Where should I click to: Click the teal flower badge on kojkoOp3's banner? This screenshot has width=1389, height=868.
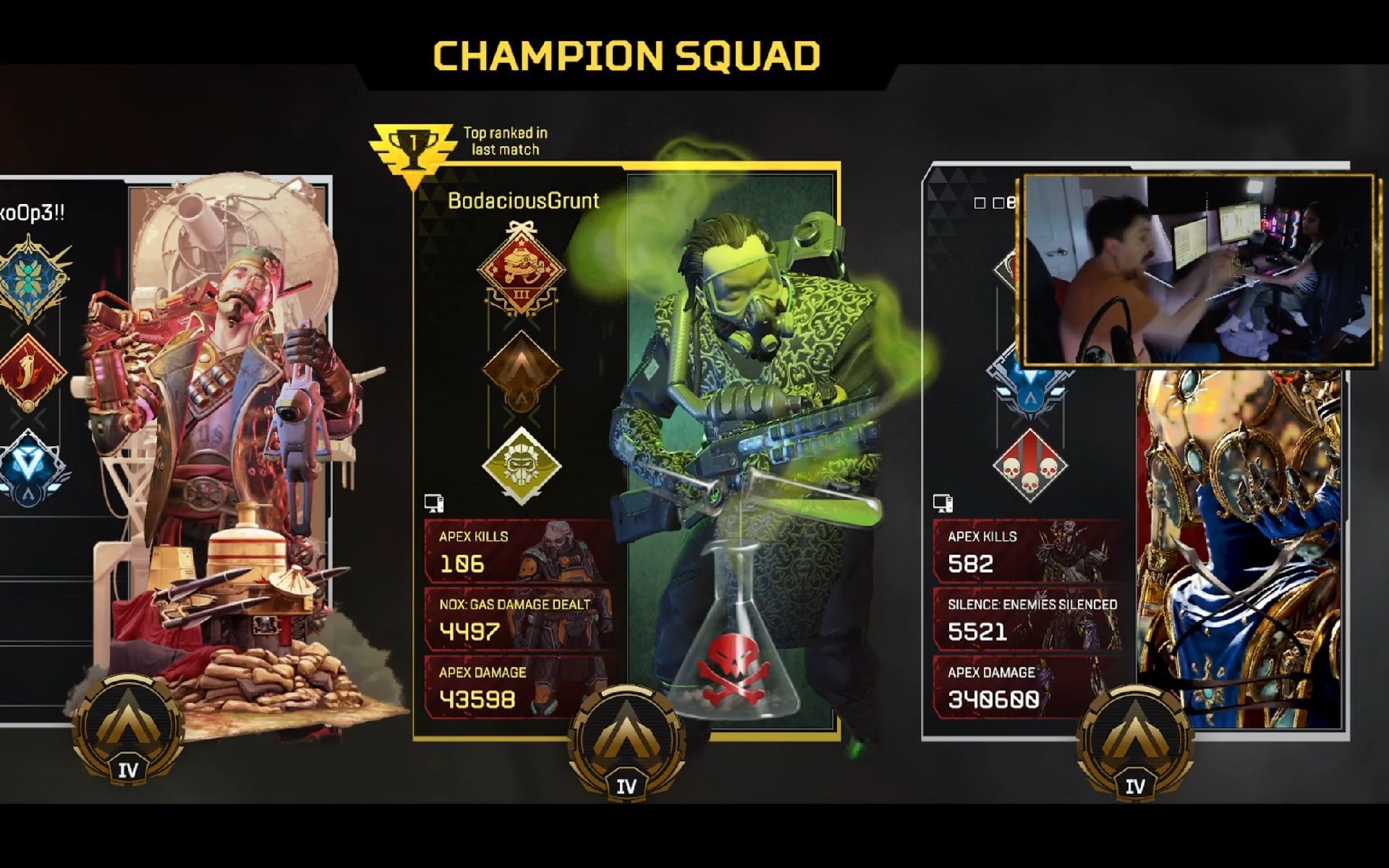(30, 276)
